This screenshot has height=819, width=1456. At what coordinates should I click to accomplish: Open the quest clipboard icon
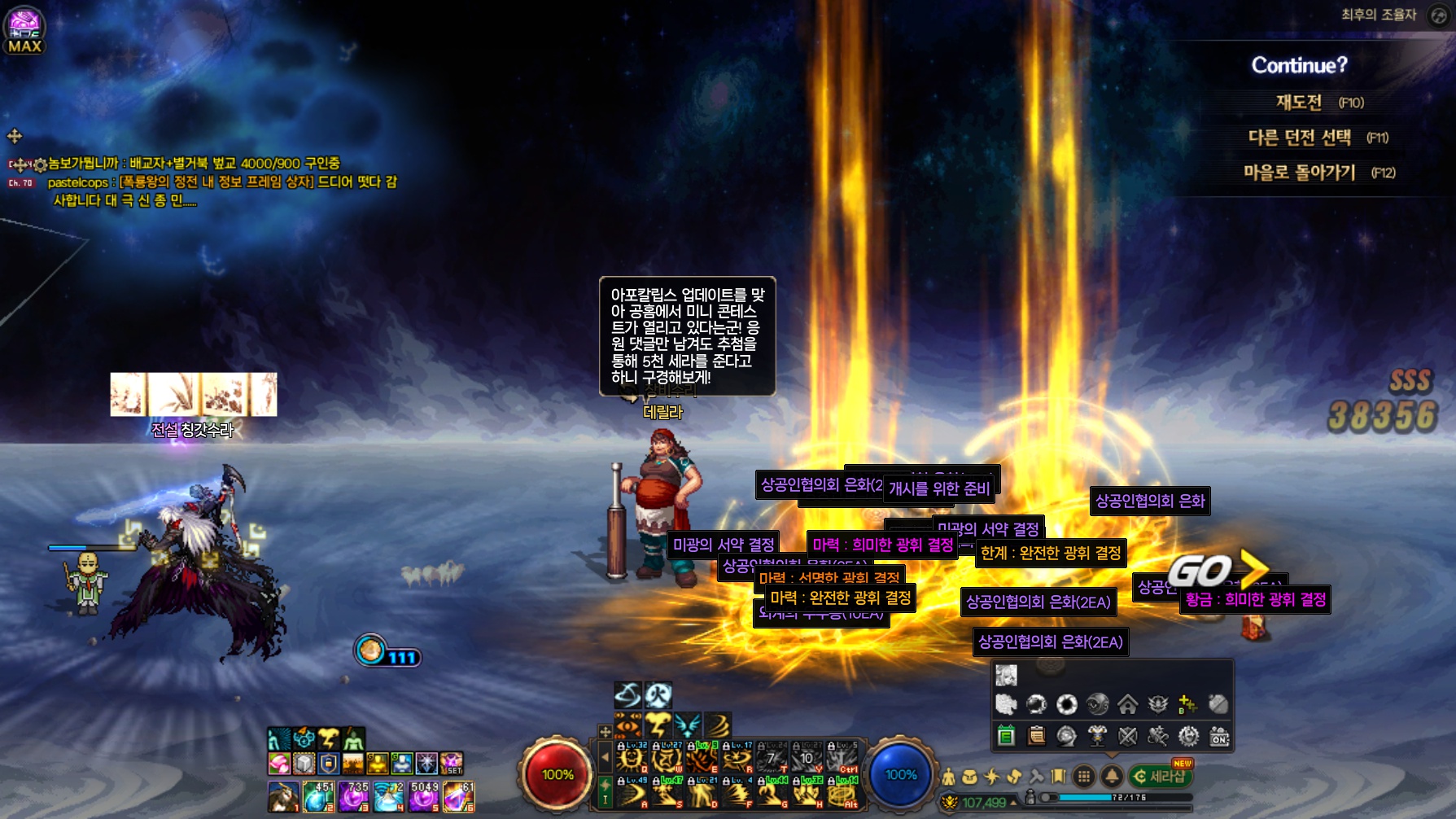1036,737
